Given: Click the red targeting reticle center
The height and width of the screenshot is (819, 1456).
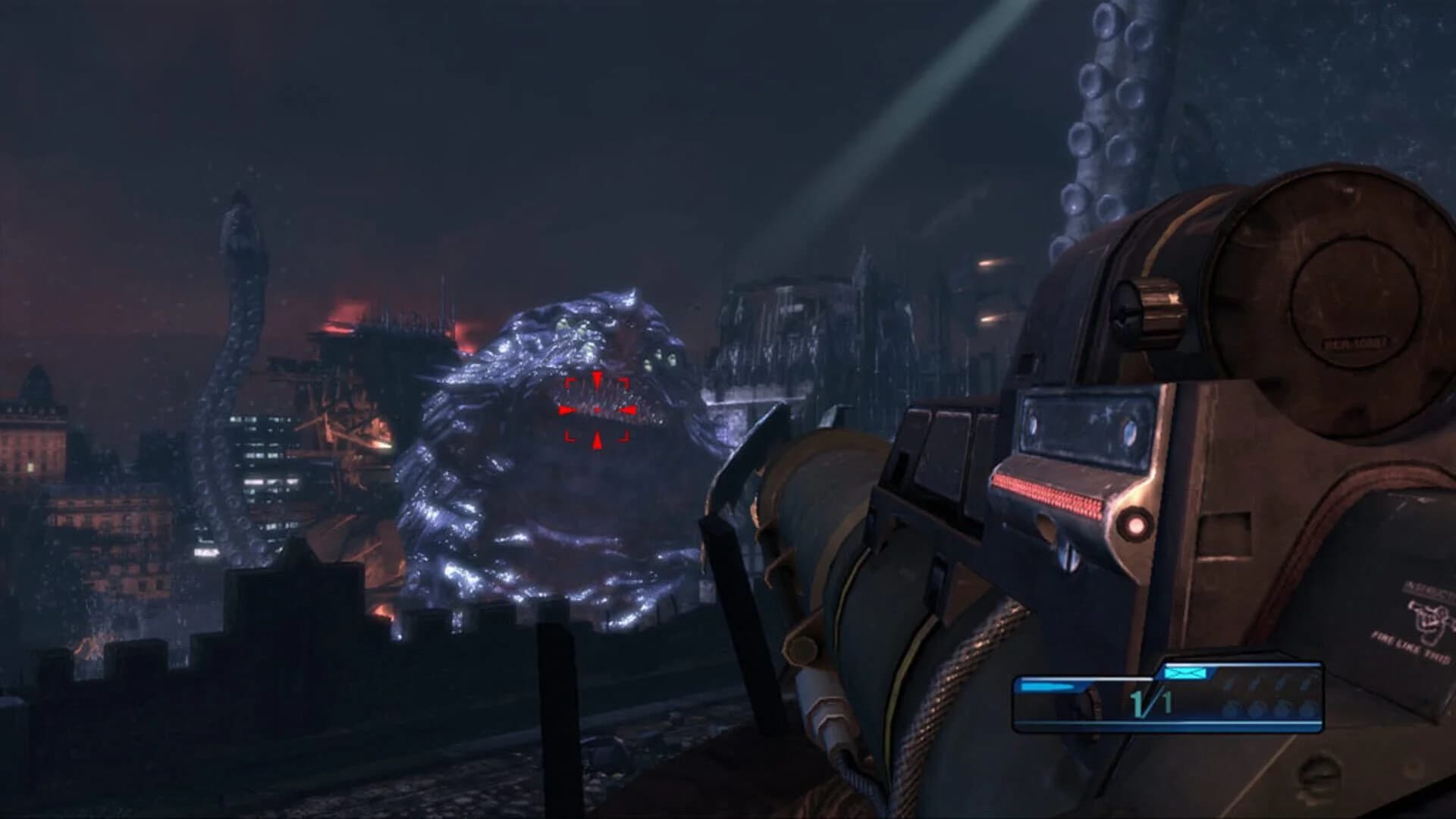Looking at the screenshot, I should click(x=598, y=408).
